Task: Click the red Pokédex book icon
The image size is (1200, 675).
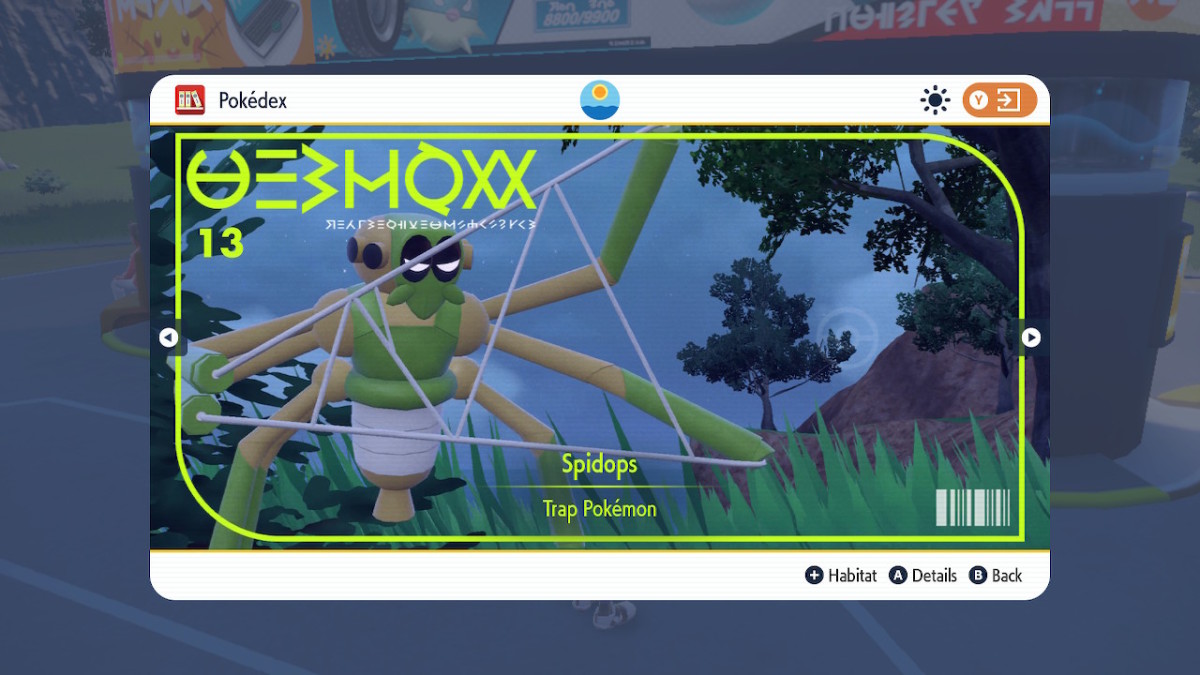Action: point(190,100)
